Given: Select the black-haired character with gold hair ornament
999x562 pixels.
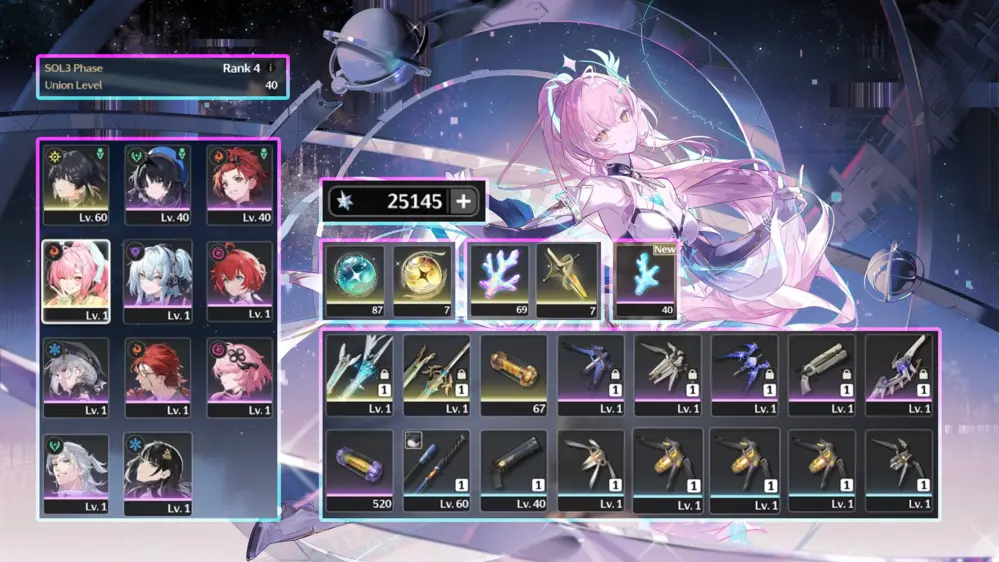Looking at the screenshot, I should pos(158,474).
